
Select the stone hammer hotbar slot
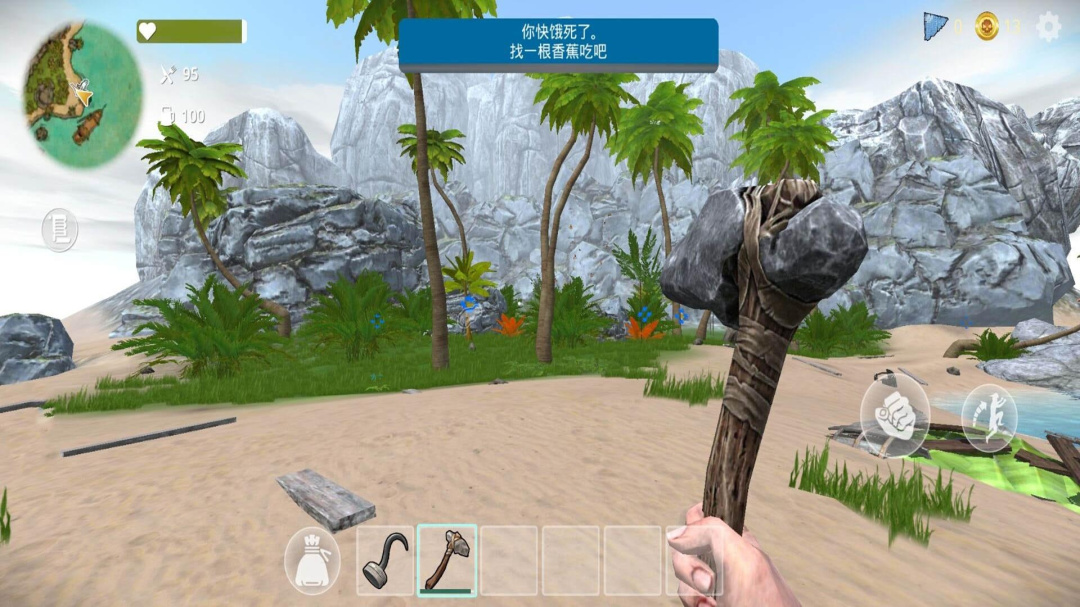pyautogui.click(x=447, y=561)
